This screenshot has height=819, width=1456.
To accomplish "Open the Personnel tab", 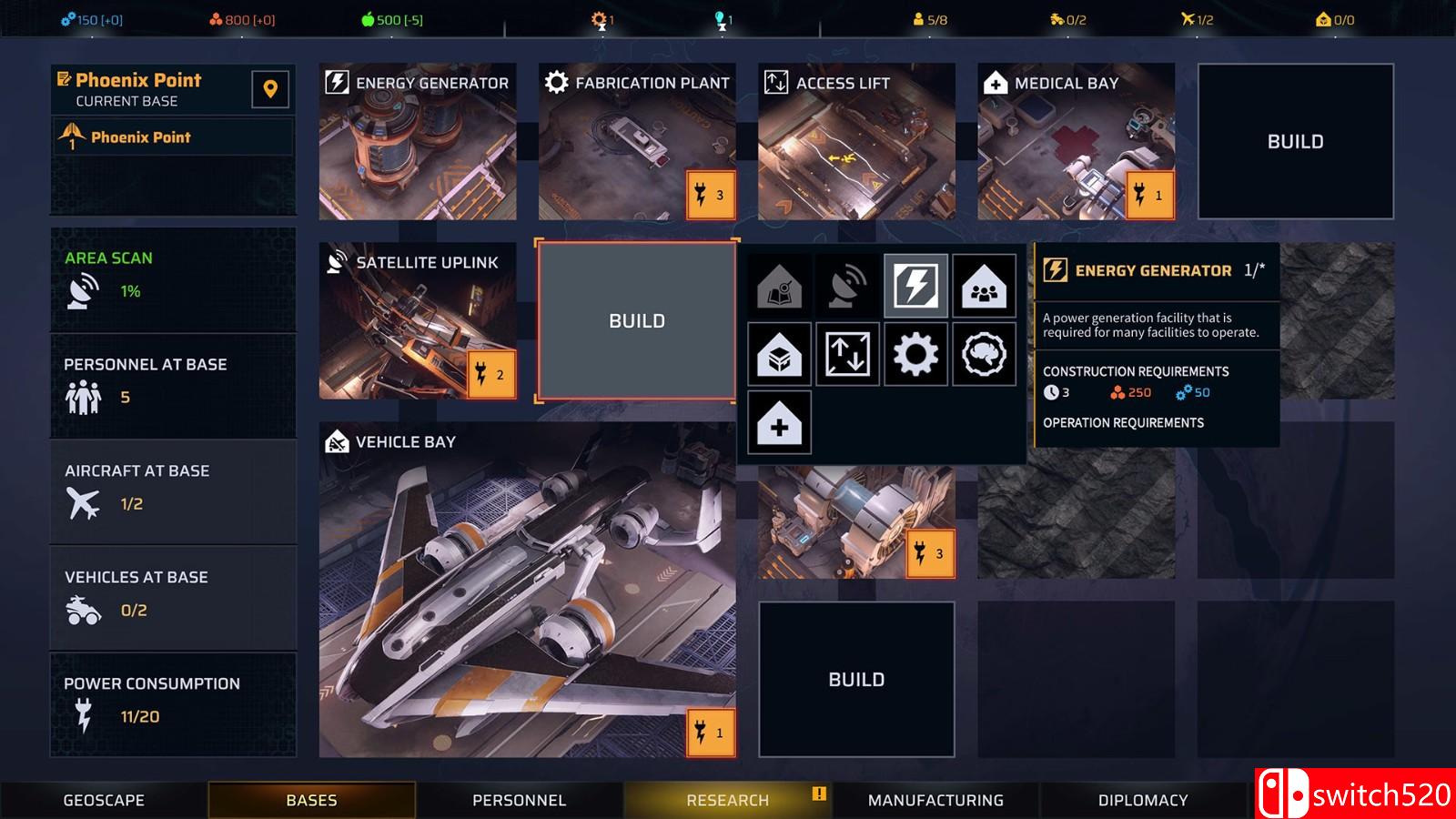I will coord(519,800).
